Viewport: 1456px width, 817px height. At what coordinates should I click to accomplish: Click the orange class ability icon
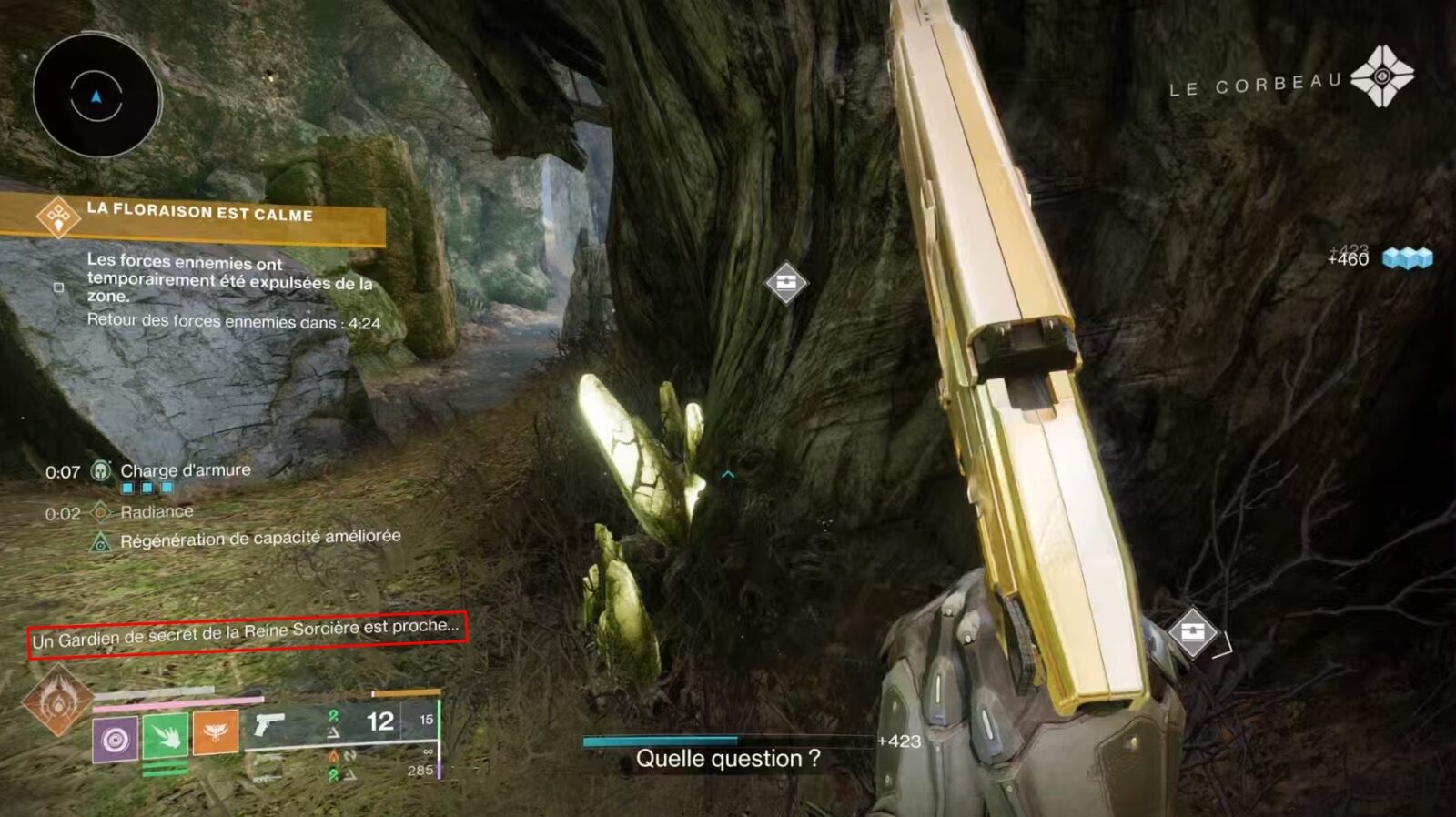[216, 731]
